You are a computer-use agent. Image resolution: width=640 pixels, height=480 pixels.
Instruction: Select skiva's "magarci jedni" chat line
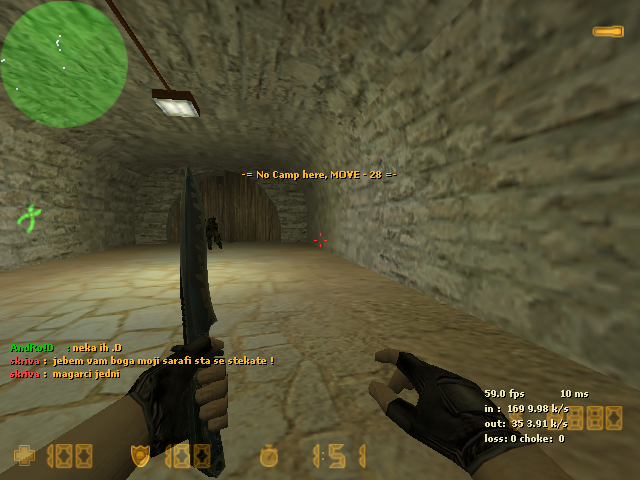tap(65, 373)
